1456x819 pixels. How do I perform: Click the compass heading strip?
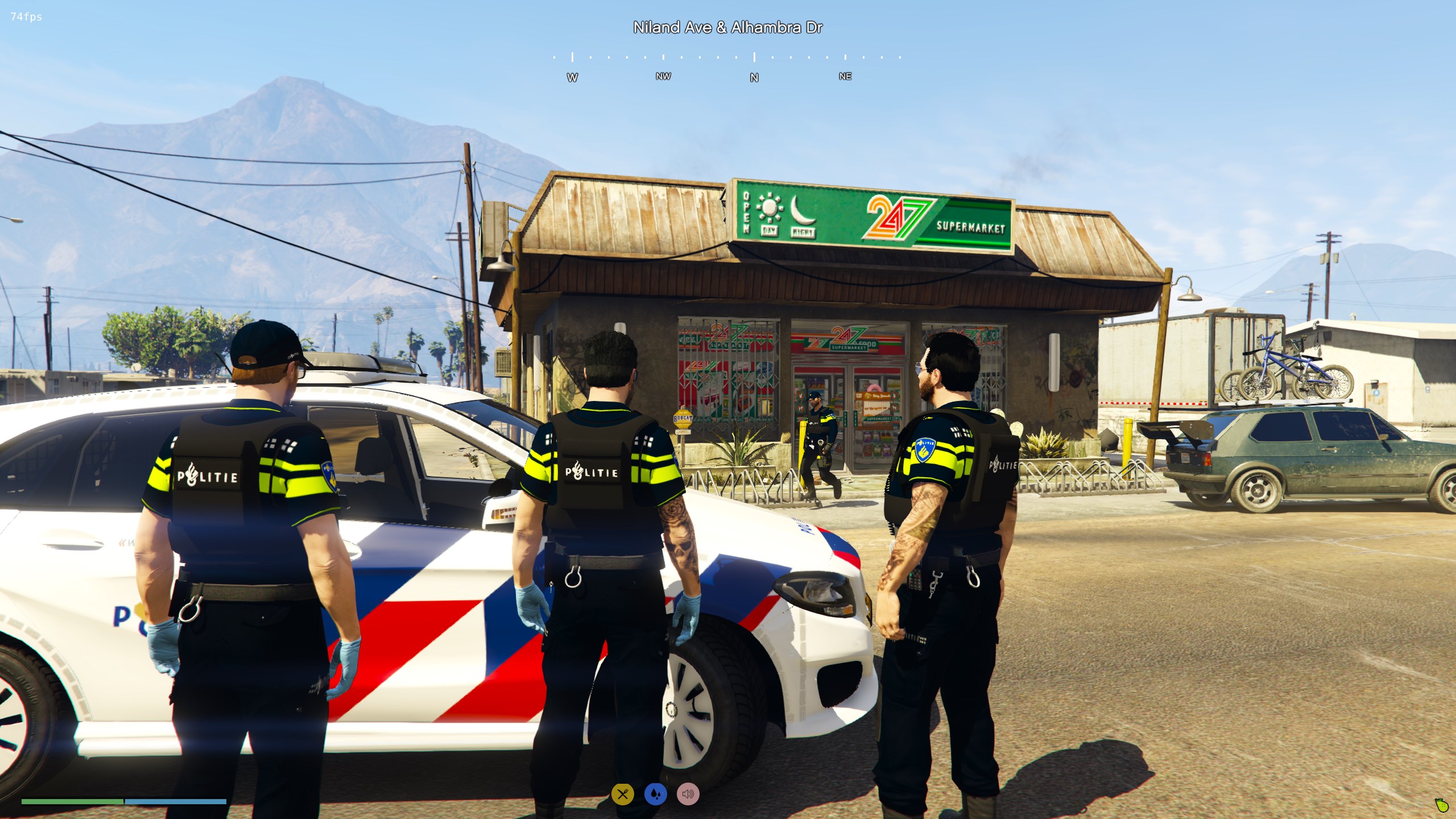tap(727, 66)
